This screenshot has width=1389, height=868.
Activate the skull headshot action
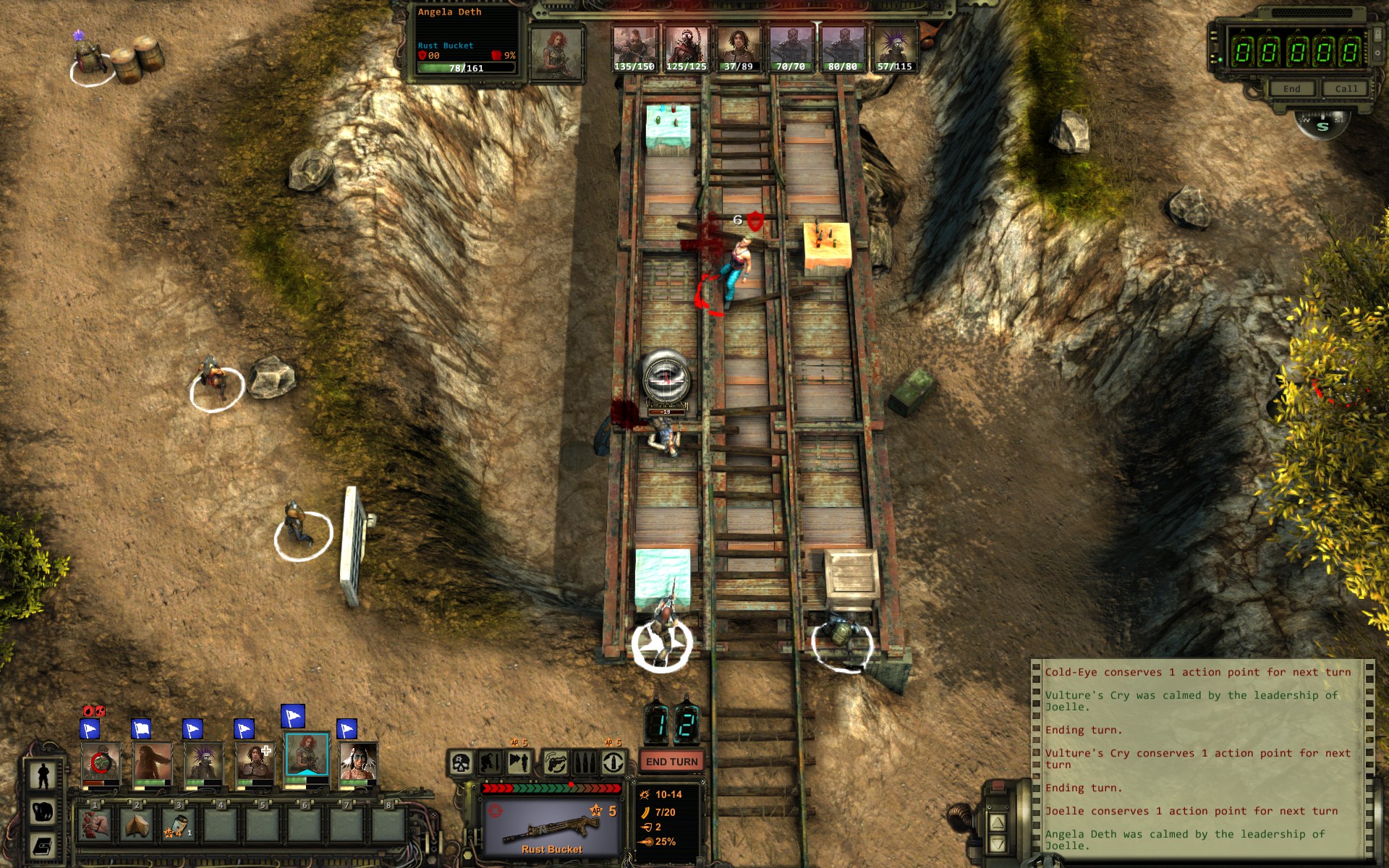click(x=461, y=762)
